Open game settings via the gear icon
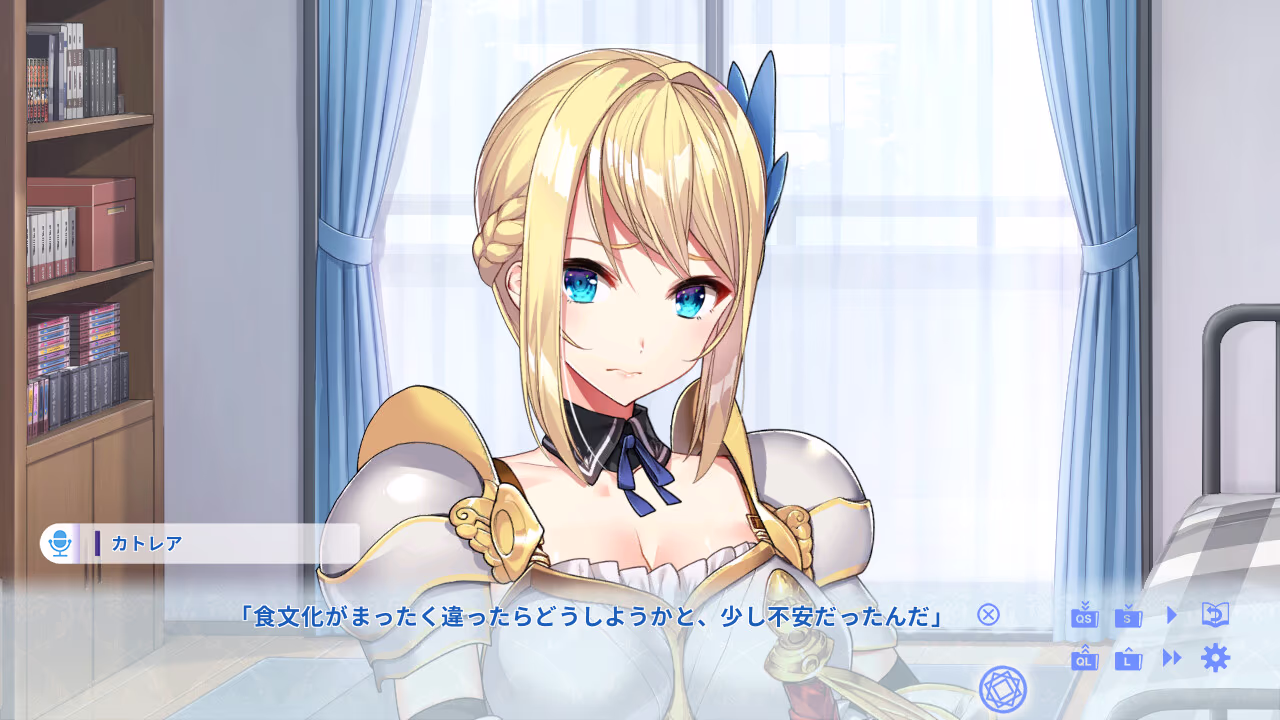Screen dimensions: 1280x720 coord(1215,660)
